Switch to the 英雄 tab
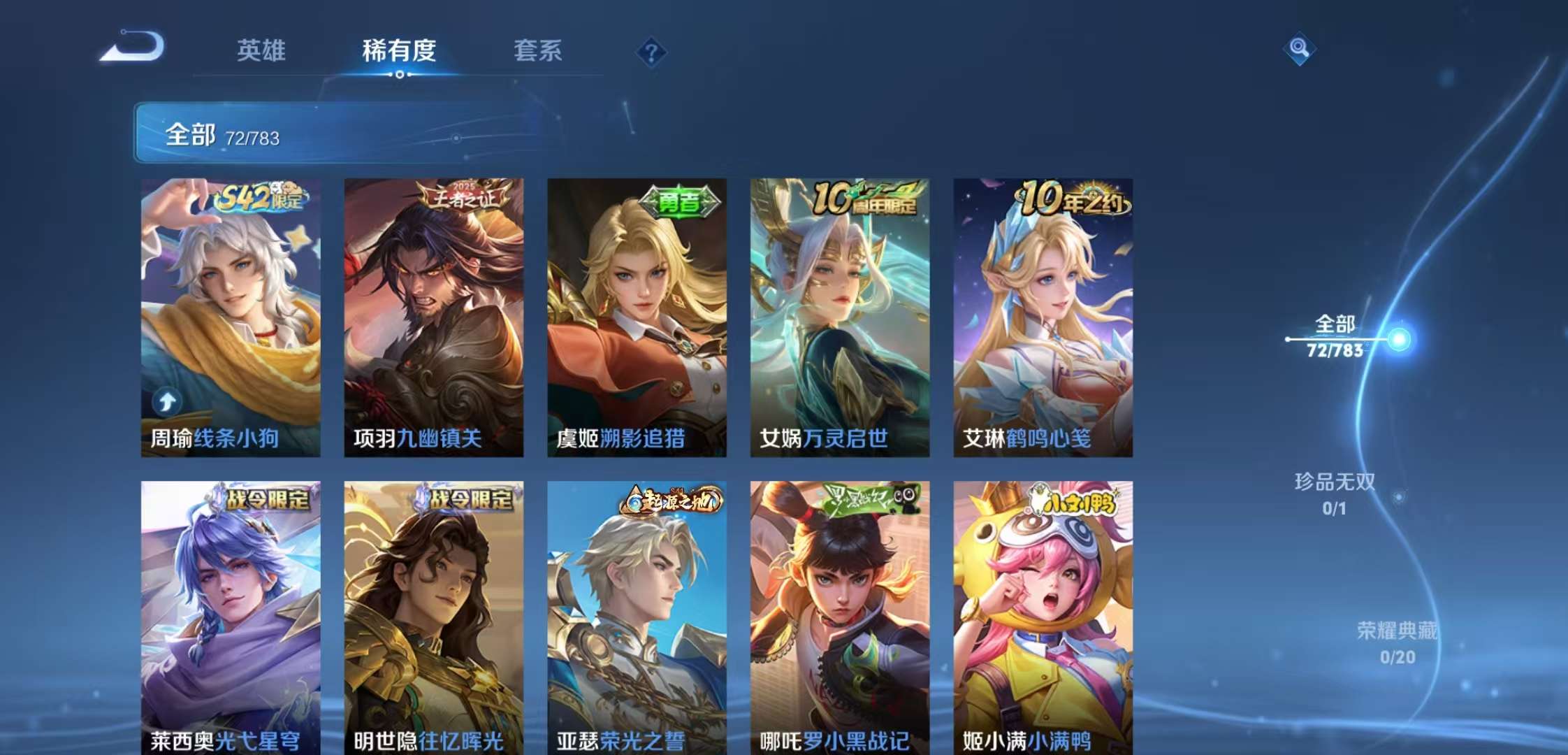 [261, 51]
